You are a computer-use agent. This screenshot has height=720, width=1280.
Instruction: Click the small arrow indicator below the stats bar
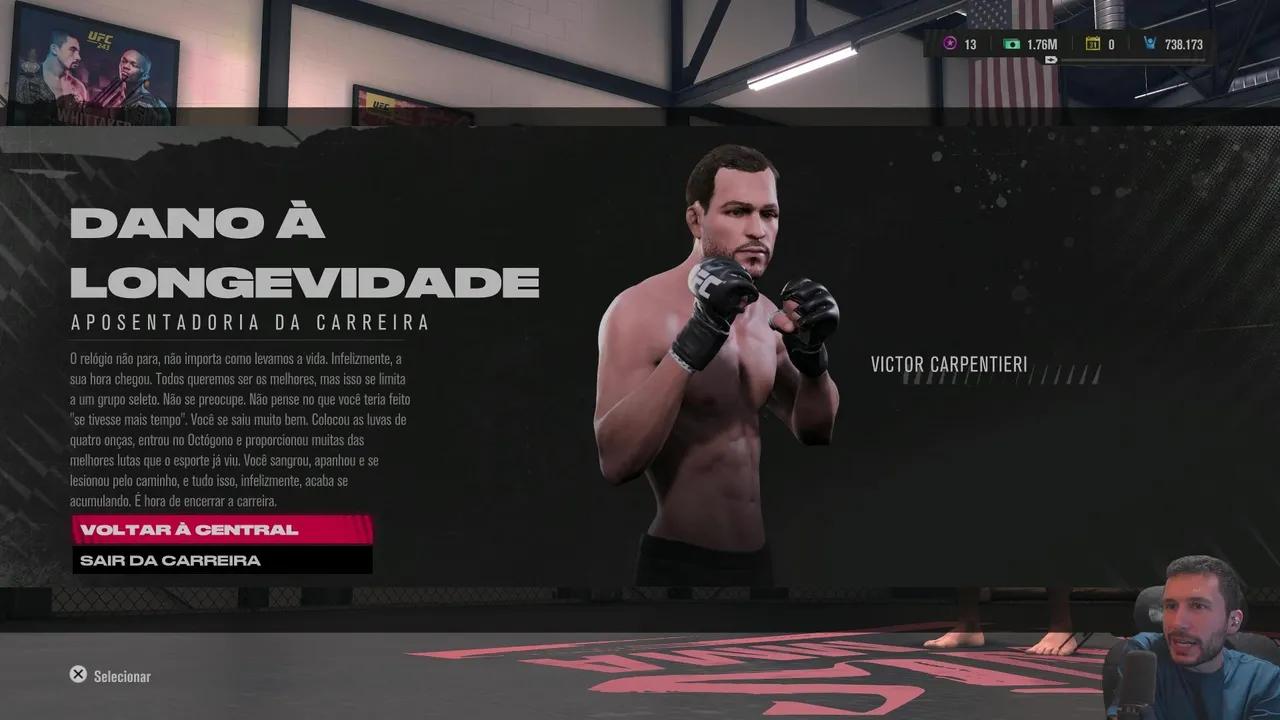(1052, 61)
